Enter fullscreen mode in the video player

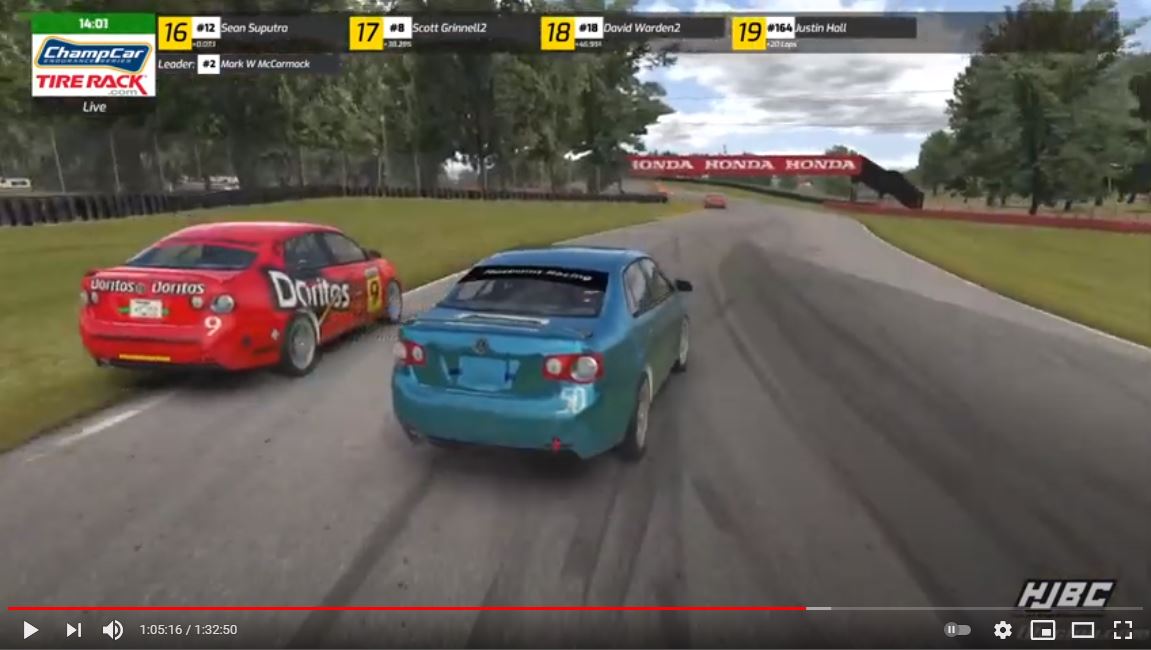(x=1122, y=630)
